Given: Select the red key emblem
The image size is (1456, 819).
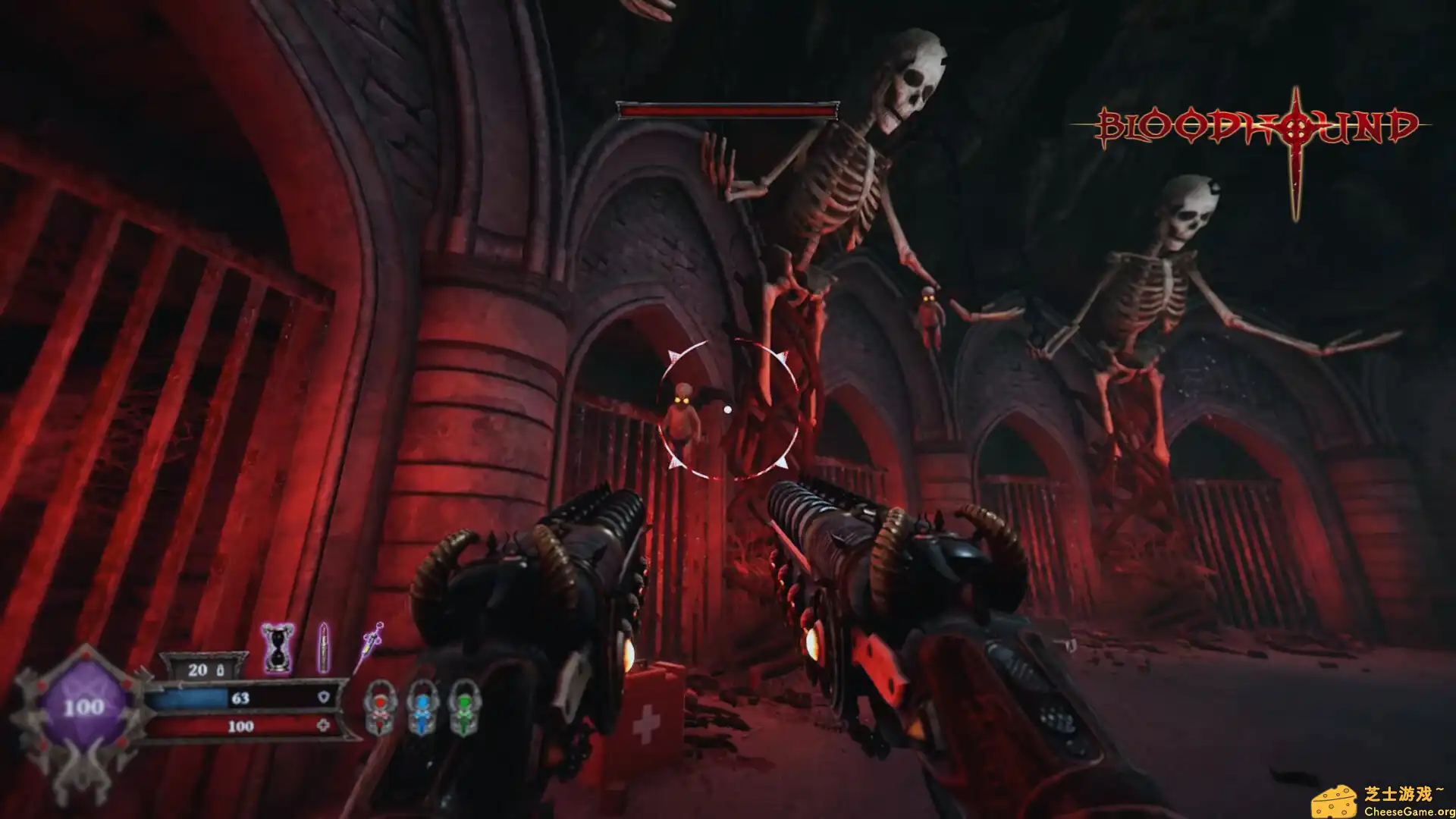Looking at the screenshot, I should click(x=380, y=708).
